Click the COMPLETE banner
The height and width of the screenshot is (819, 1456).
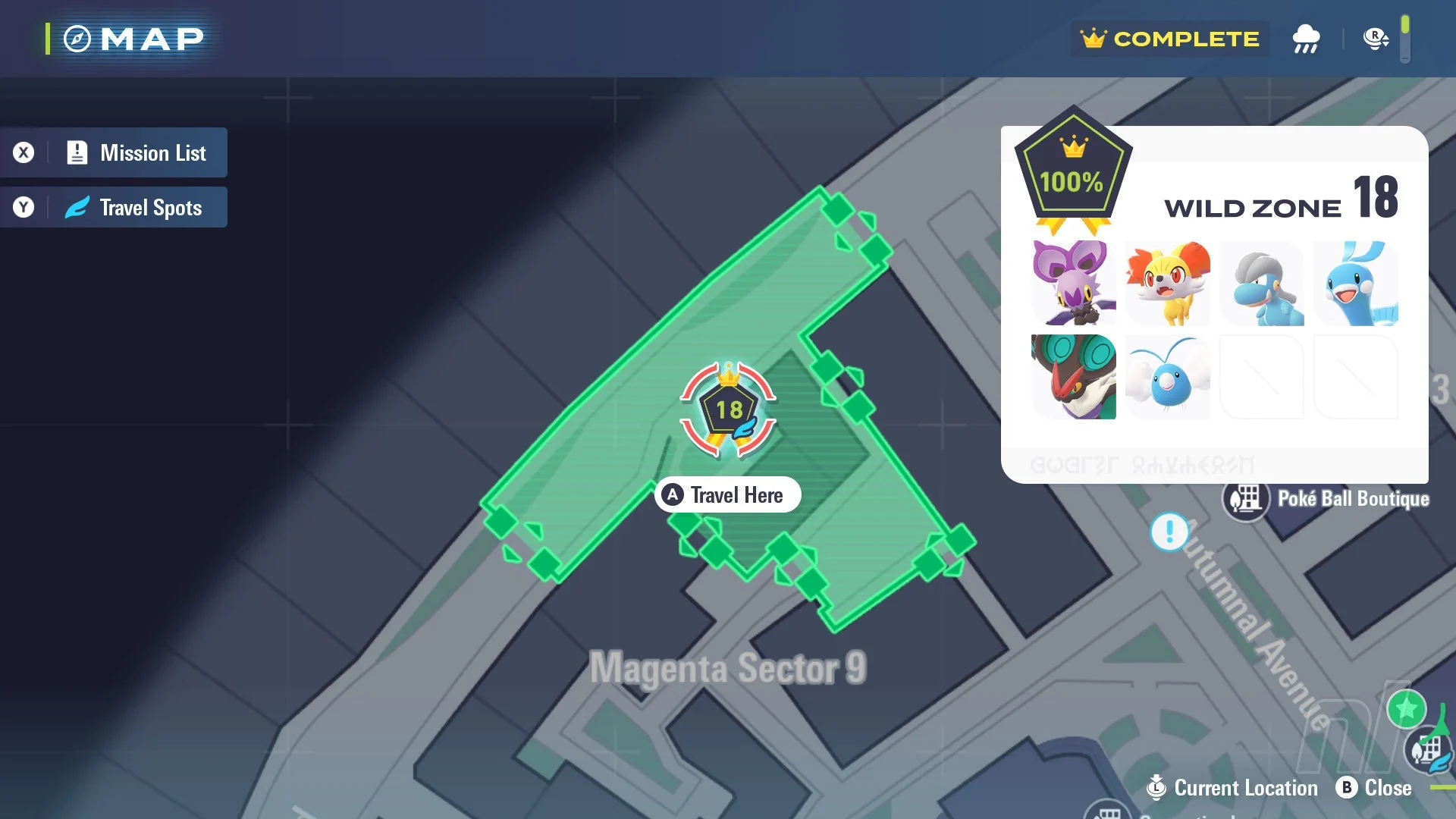1169,39
